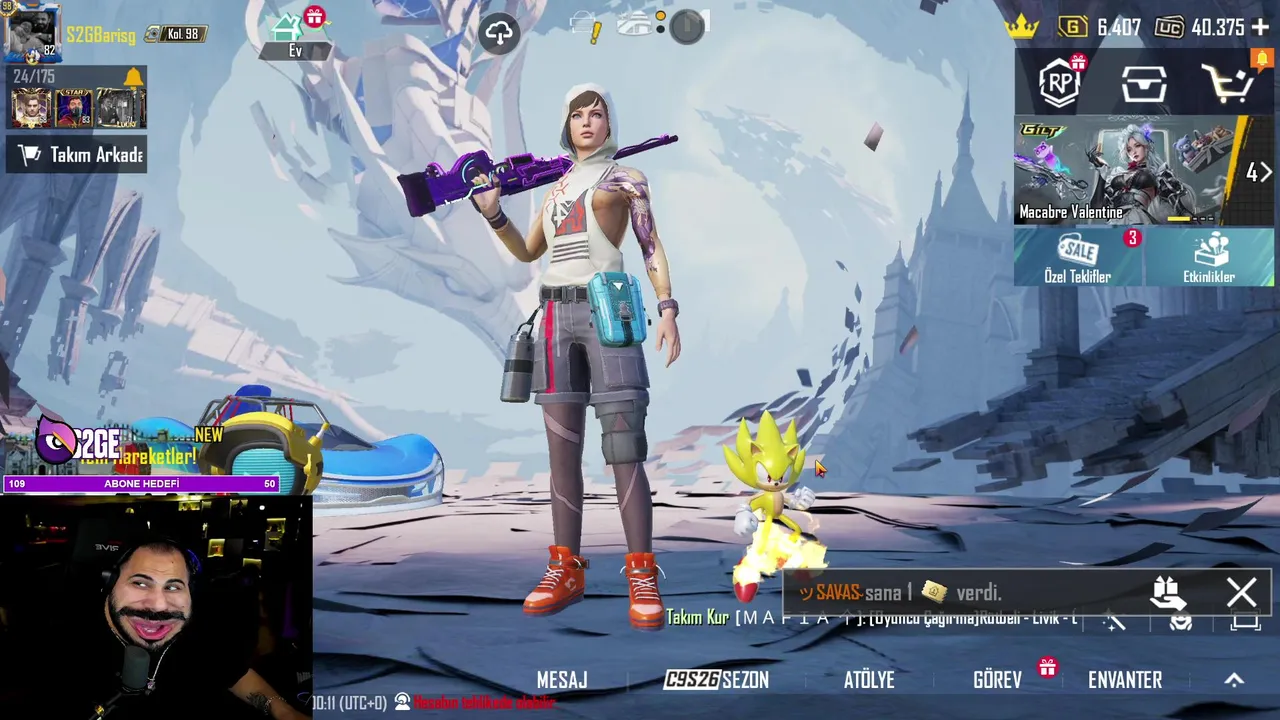Open the ENVANTER inventory
This screenshot has height=720, width=1280.
(x=1125, y=680)
